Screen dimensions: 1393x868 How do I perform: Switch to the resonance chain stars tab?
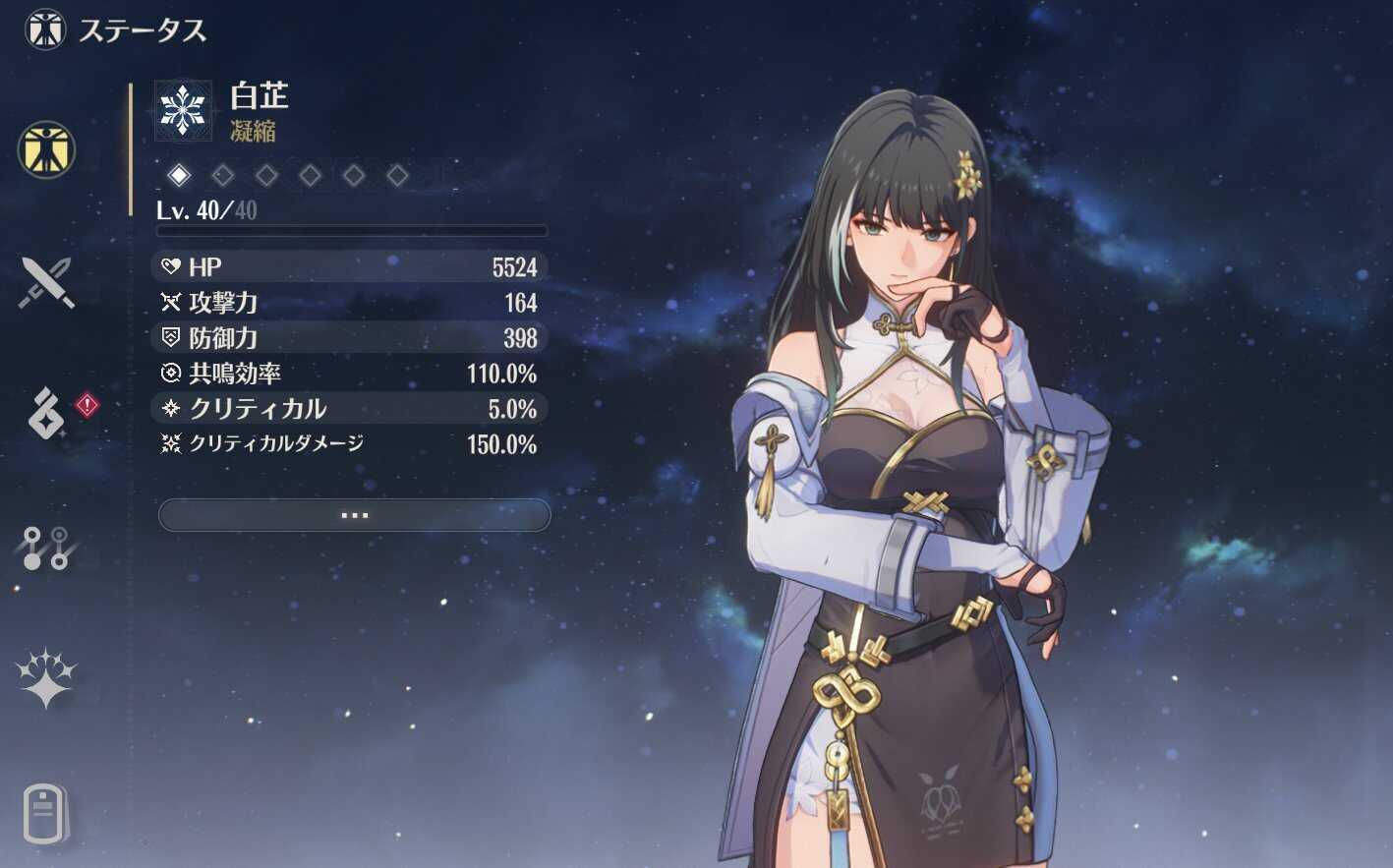point(46,678)
